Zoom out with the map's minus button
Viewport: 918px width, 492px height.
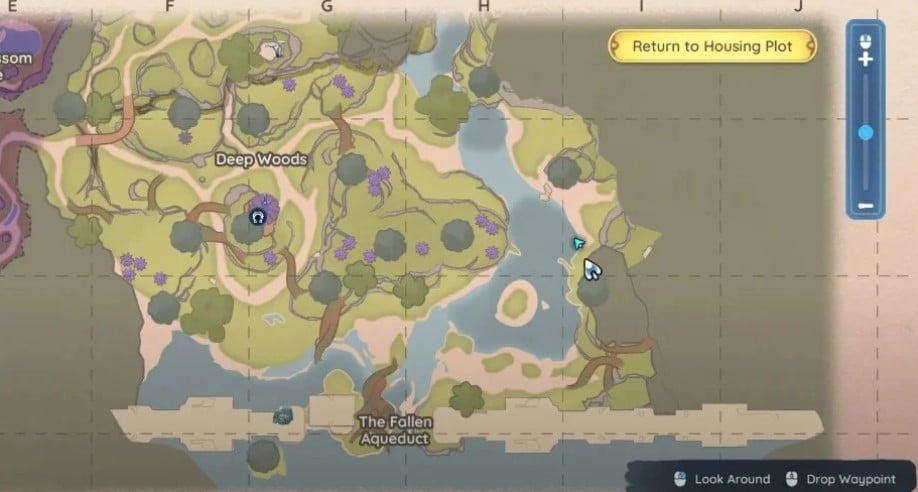(x=866, y=207)
